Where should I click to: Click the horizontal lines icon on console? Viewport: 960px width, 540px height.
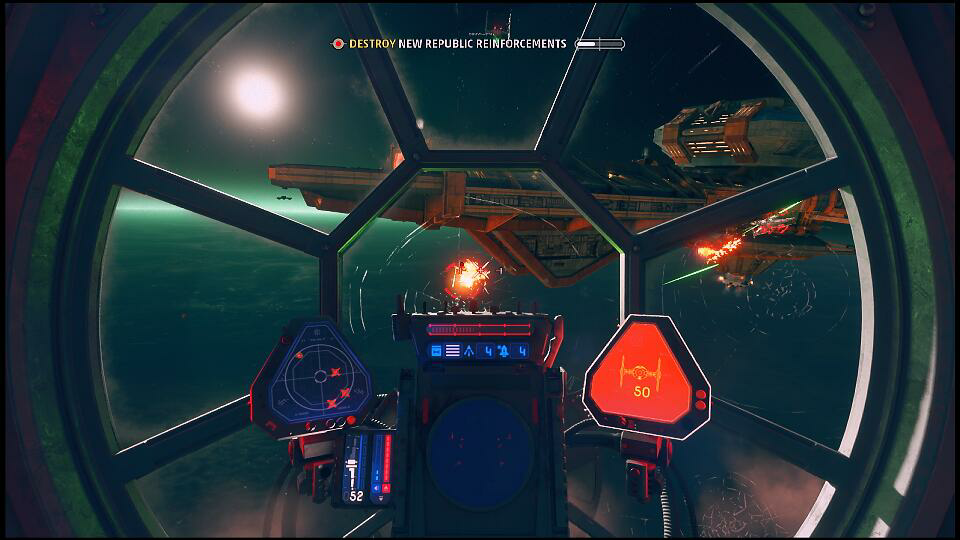pos(452,350)
